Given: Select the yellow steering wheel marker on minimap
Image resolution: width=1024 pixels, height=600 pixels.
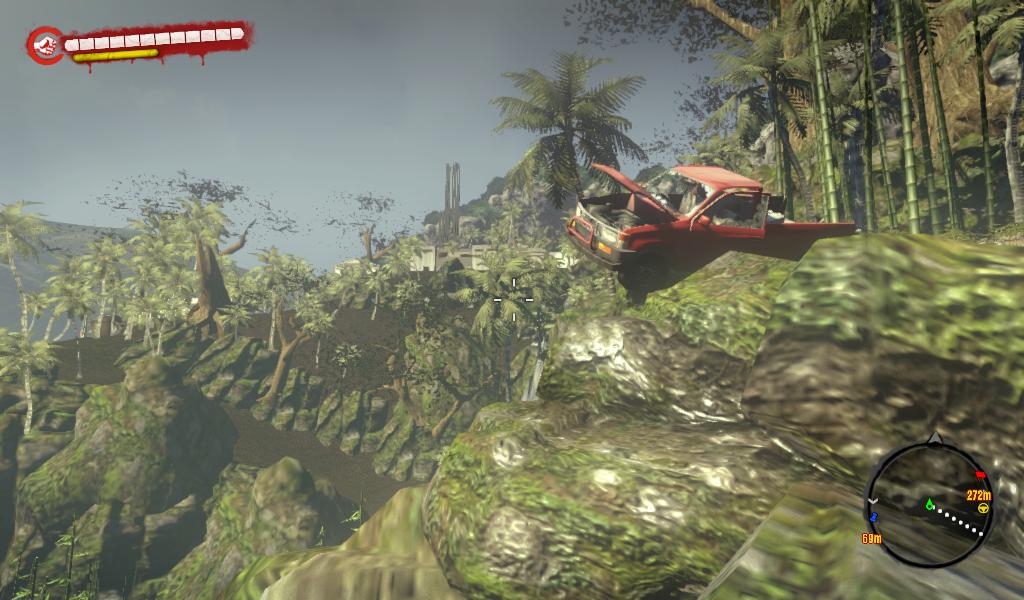Looking at the screenshot, I should (x=983, y=508).
